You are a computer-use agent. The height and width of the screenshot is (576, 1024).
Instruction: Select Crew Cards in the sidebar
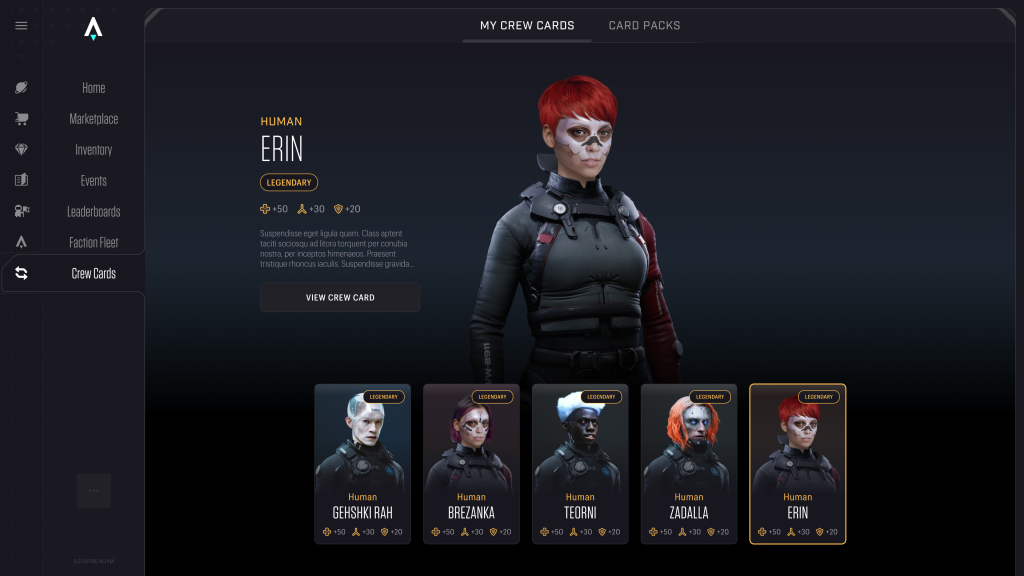(x=93, y=273)
